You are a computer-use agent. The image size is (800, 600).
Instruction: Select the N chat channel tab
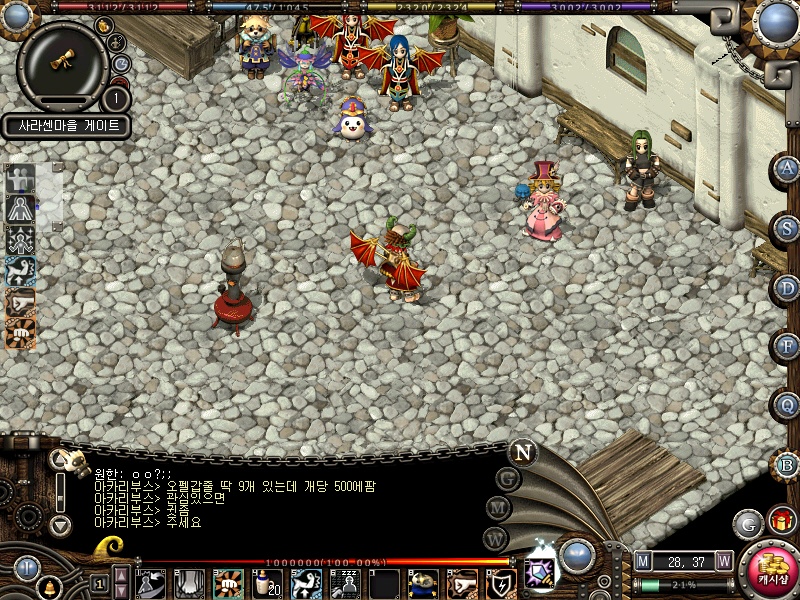tap(522, 452)
